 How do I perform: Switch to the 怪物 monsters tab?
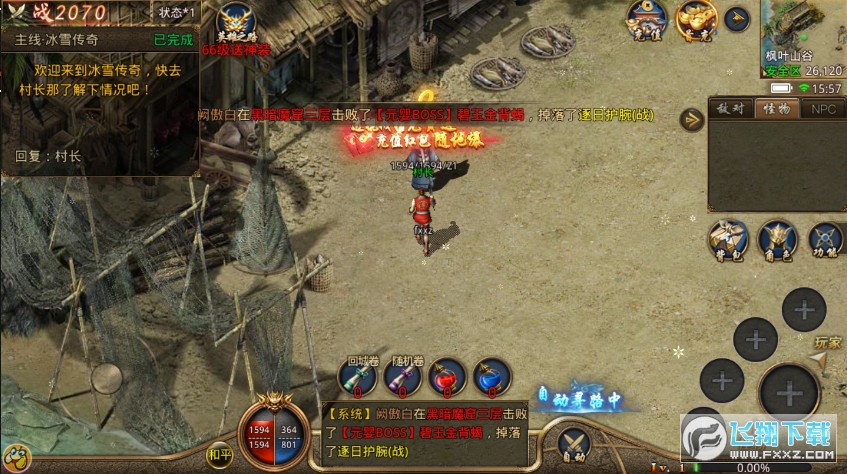point(776,109)
